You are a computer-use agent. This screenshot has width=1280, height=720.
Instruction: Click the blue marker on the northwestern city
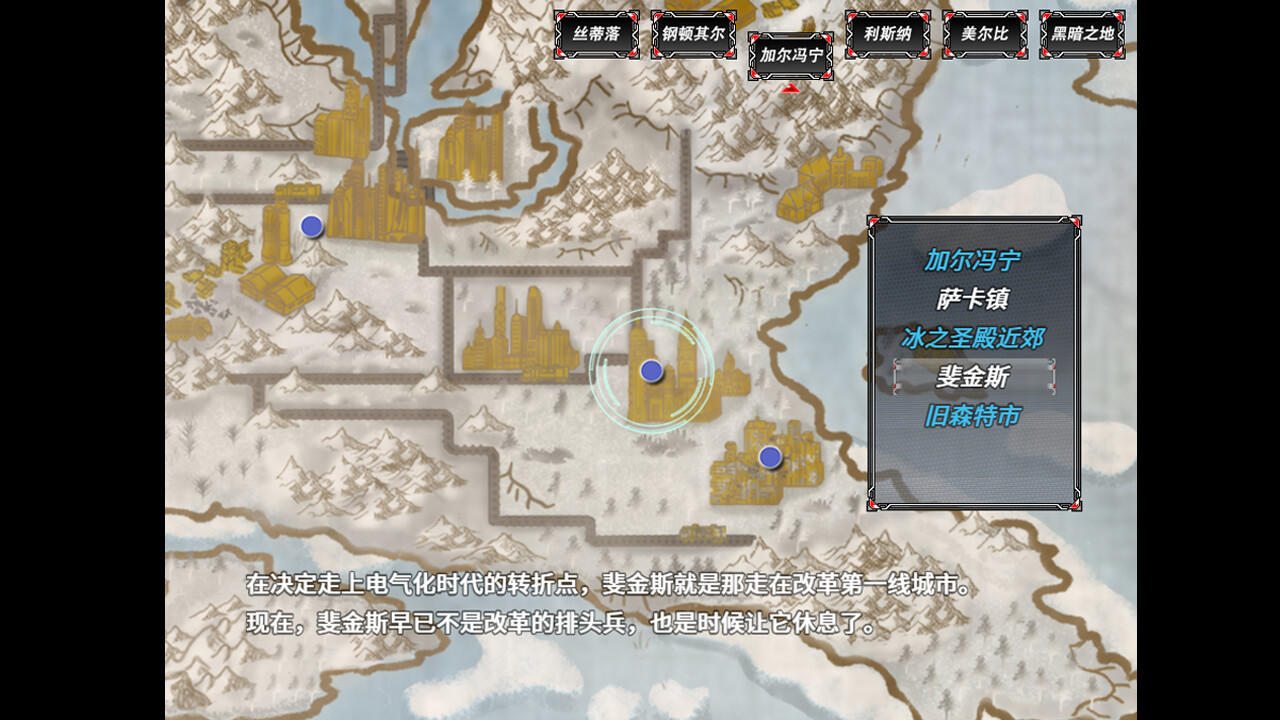point(311,226)
